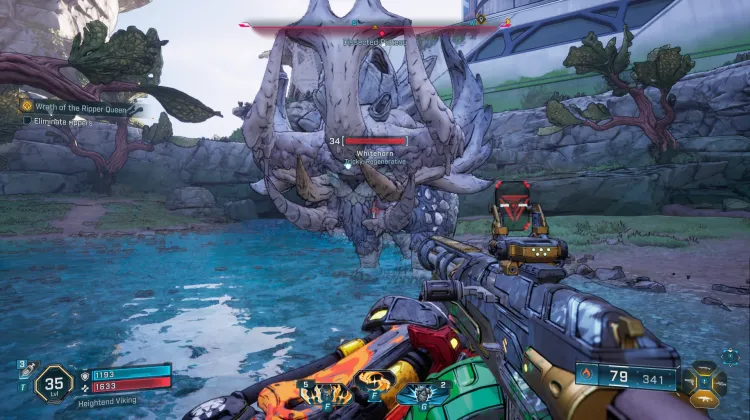750x420 pixels.
Task: Switch to the top weapon slot
Action: coord(705,368)
